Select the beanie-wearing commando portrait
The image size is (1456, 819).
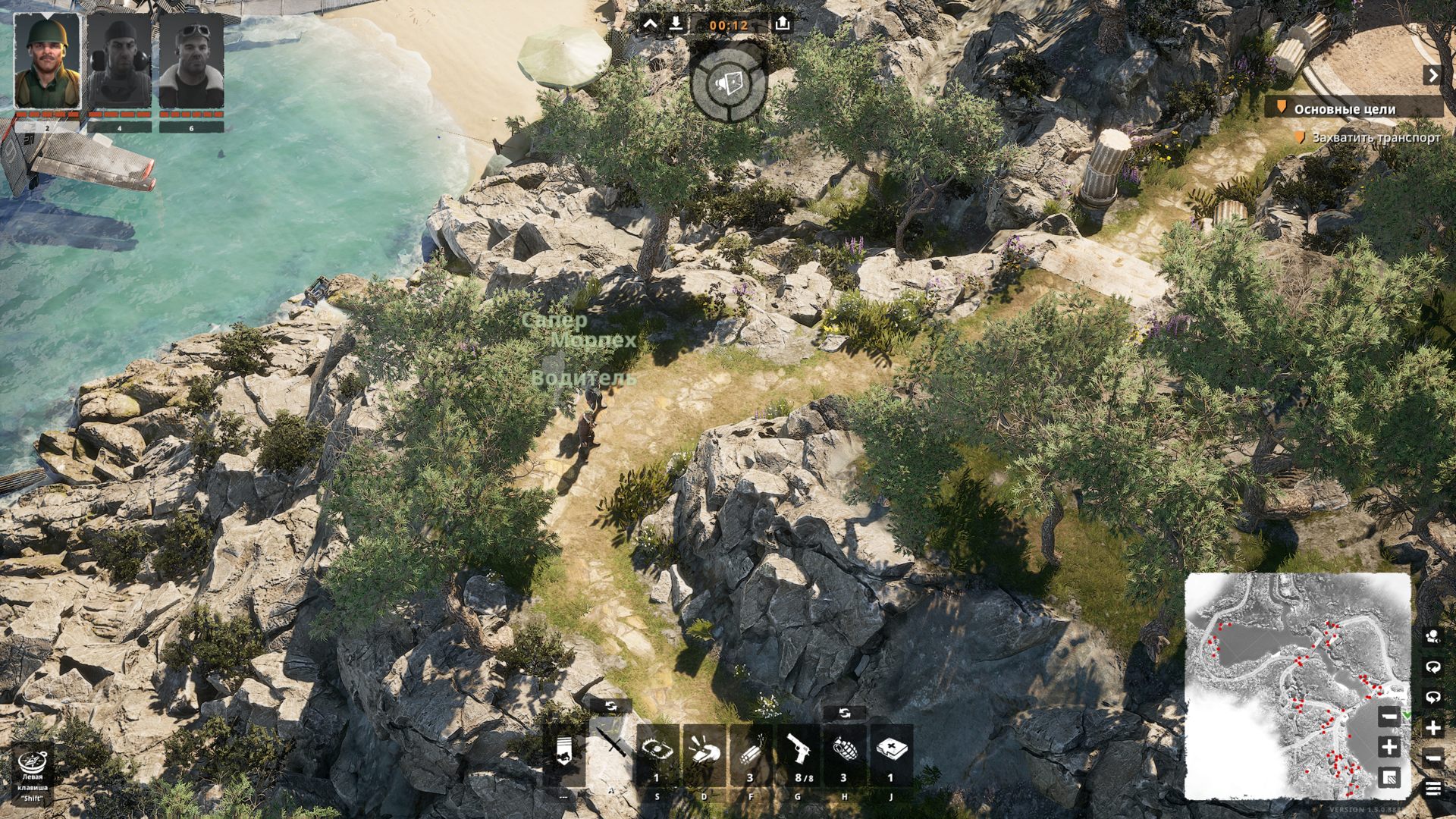pyautogui.click(x=119, y=62)
